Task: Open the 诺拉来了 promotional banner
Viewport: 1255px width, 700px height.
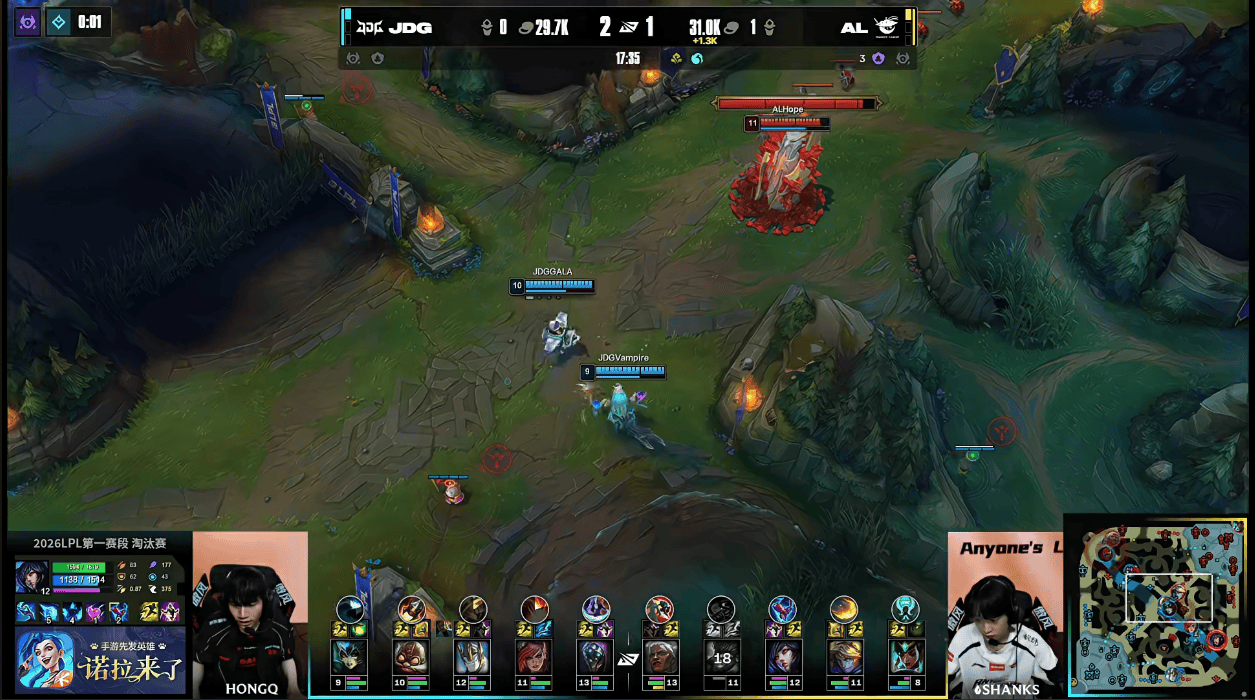Action: (100, 660)
